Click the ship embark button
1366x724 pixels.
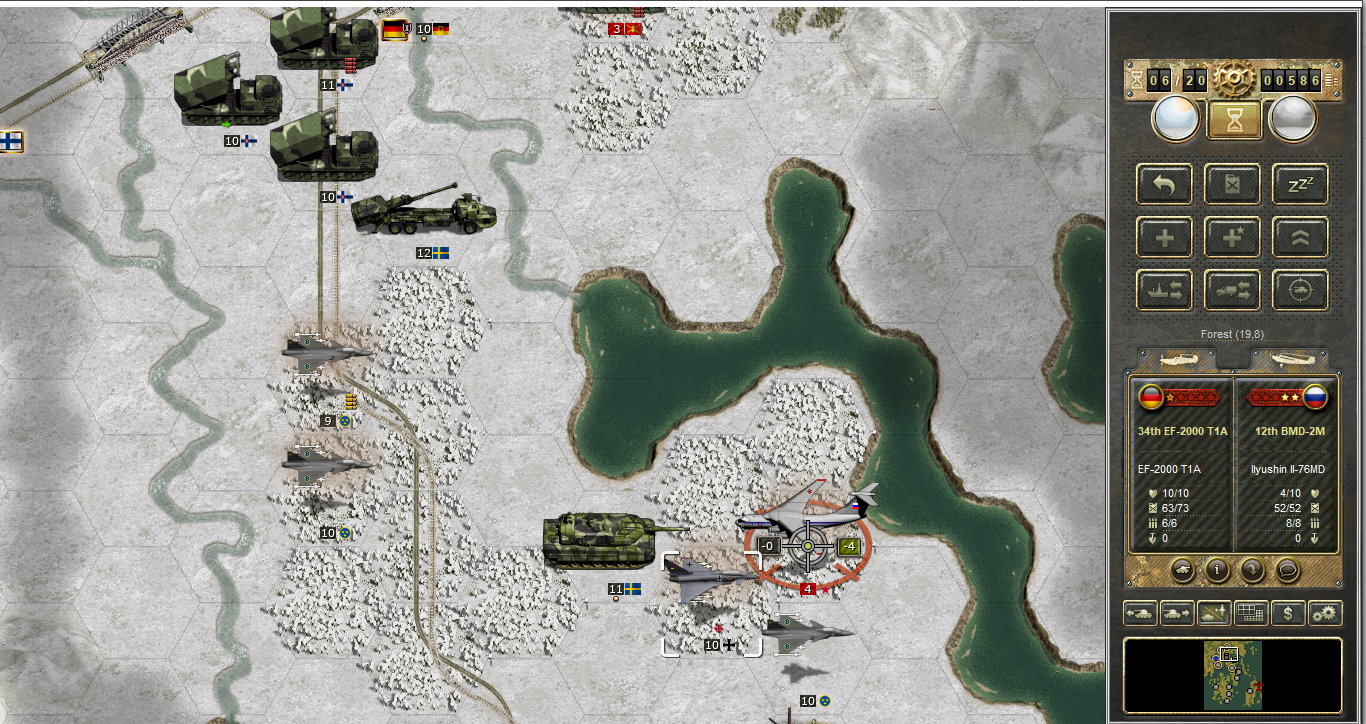pos(1164,290)
